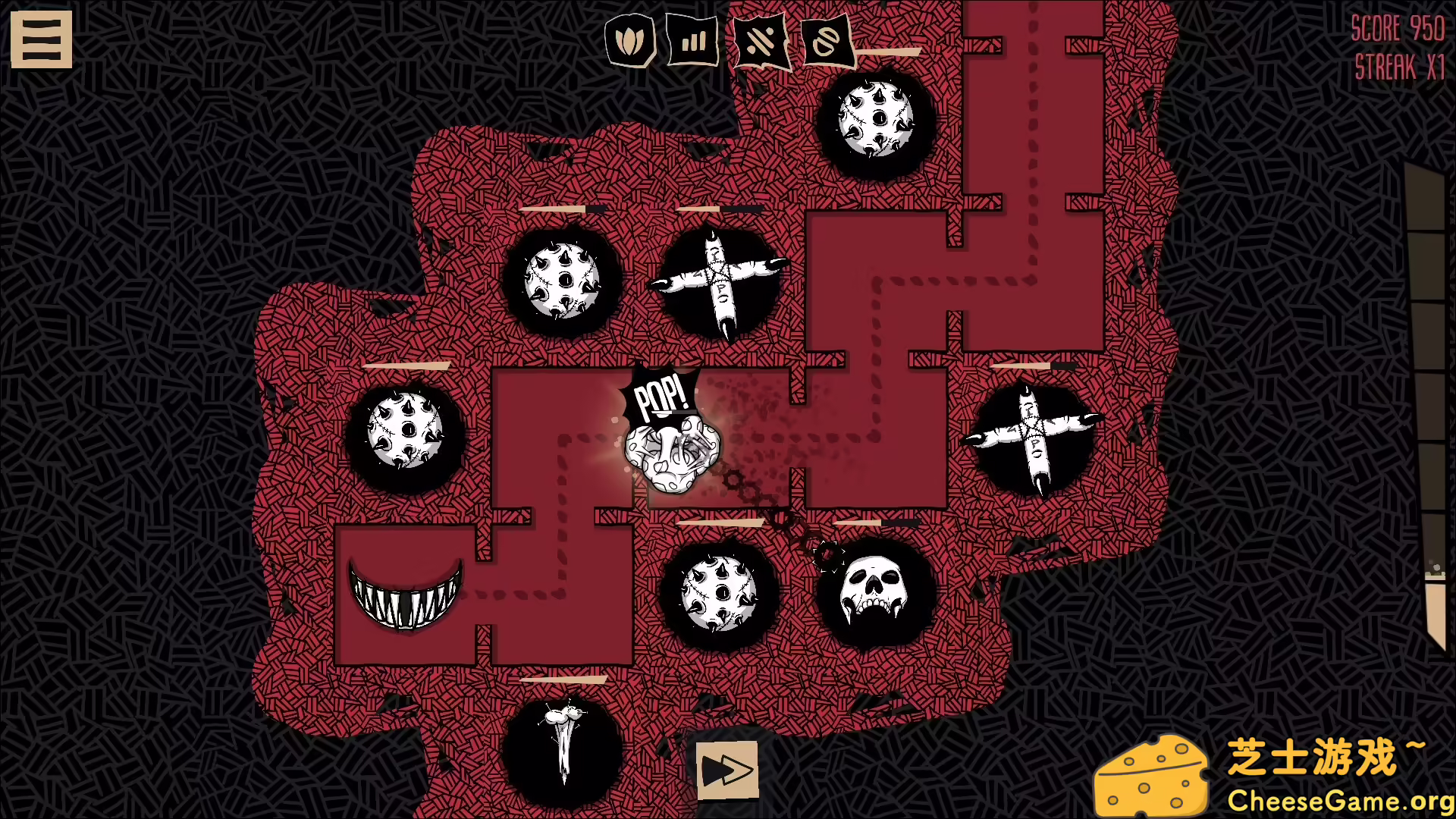Click the spiked ball at the top

coord(876,120)
